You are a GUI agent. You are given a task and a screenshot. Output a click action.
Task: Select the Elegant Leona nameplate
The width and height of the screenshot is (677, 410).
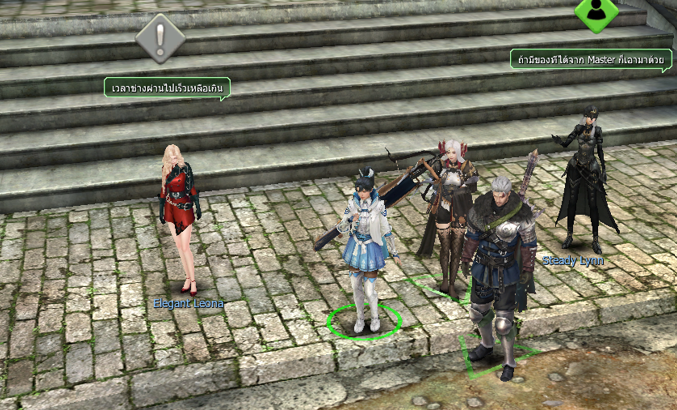point(188,303)
